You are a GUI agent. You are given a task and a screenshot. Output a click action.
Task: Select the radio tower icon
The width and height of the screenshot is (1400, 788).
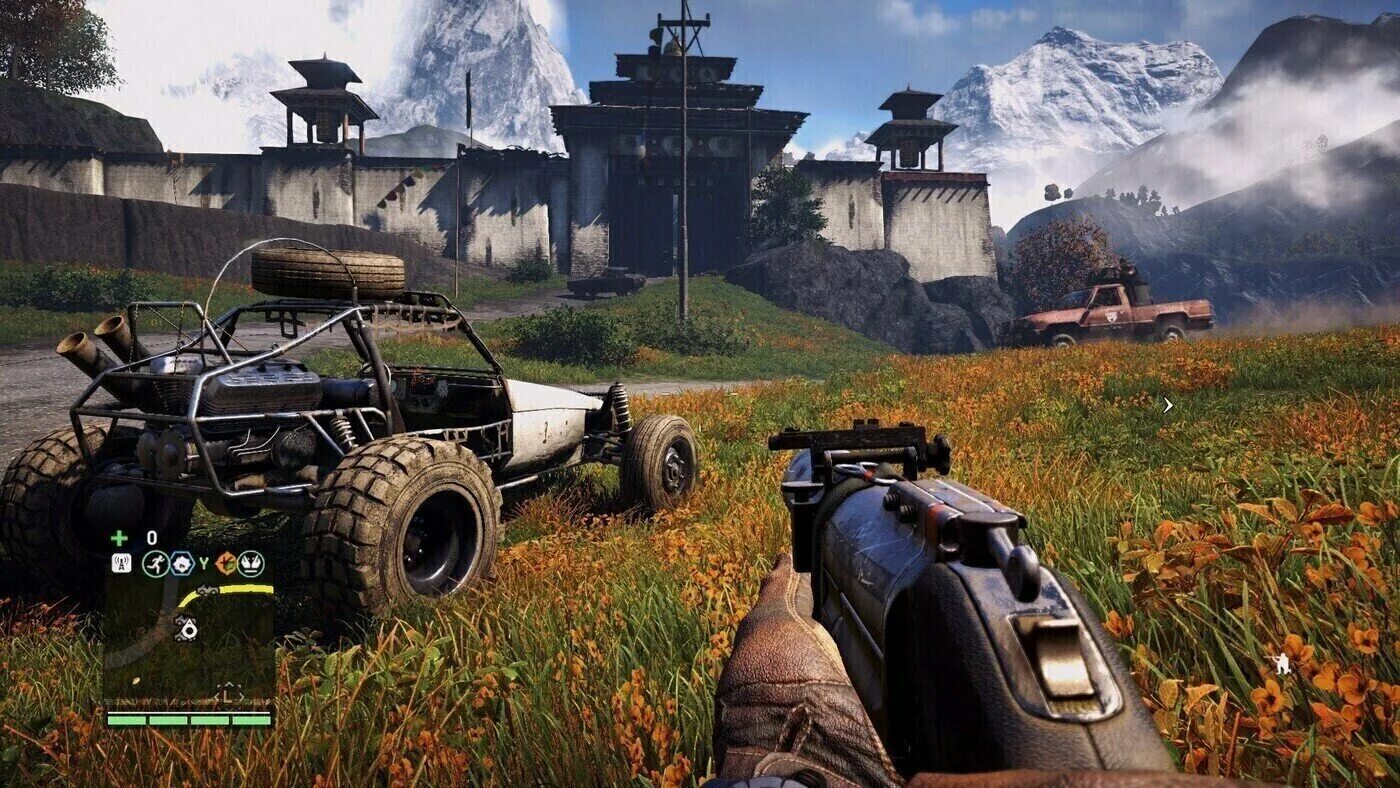(121, 563)
